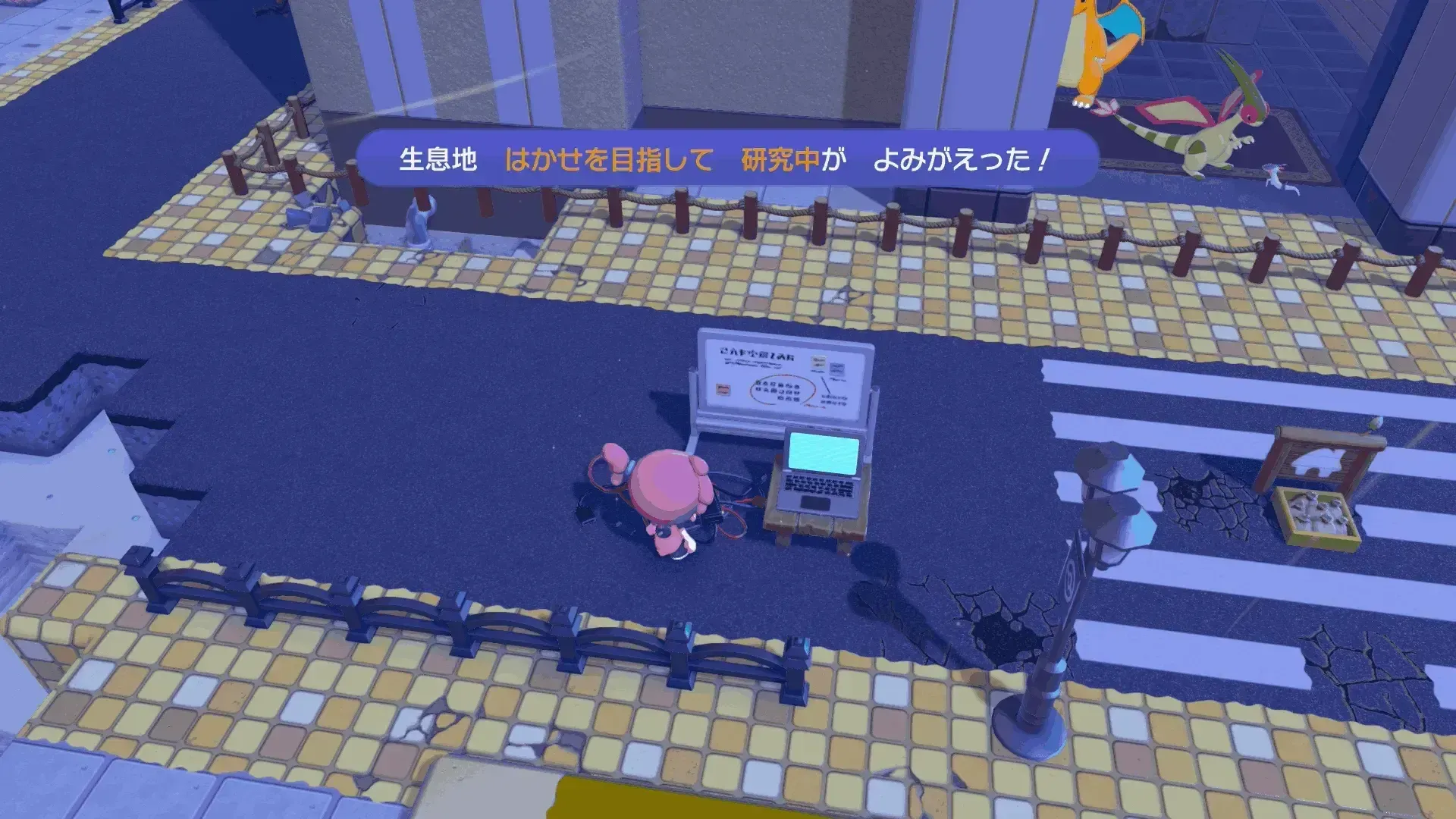Click the CAPYBLAN LAB title on the whiteboard
Screen dimensions: 1456x819
click(x=757, y=353)
